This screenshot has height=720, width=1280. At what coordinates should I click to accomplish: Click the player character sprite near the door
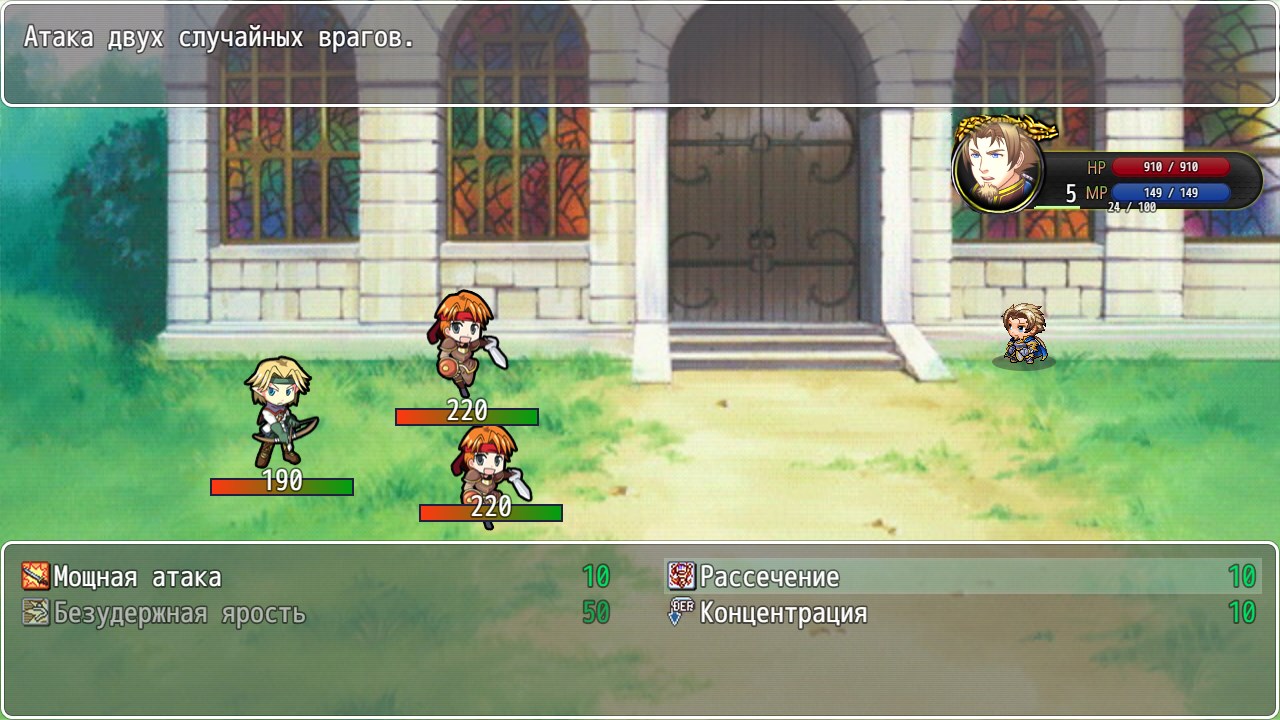(x=1022, y=330)
